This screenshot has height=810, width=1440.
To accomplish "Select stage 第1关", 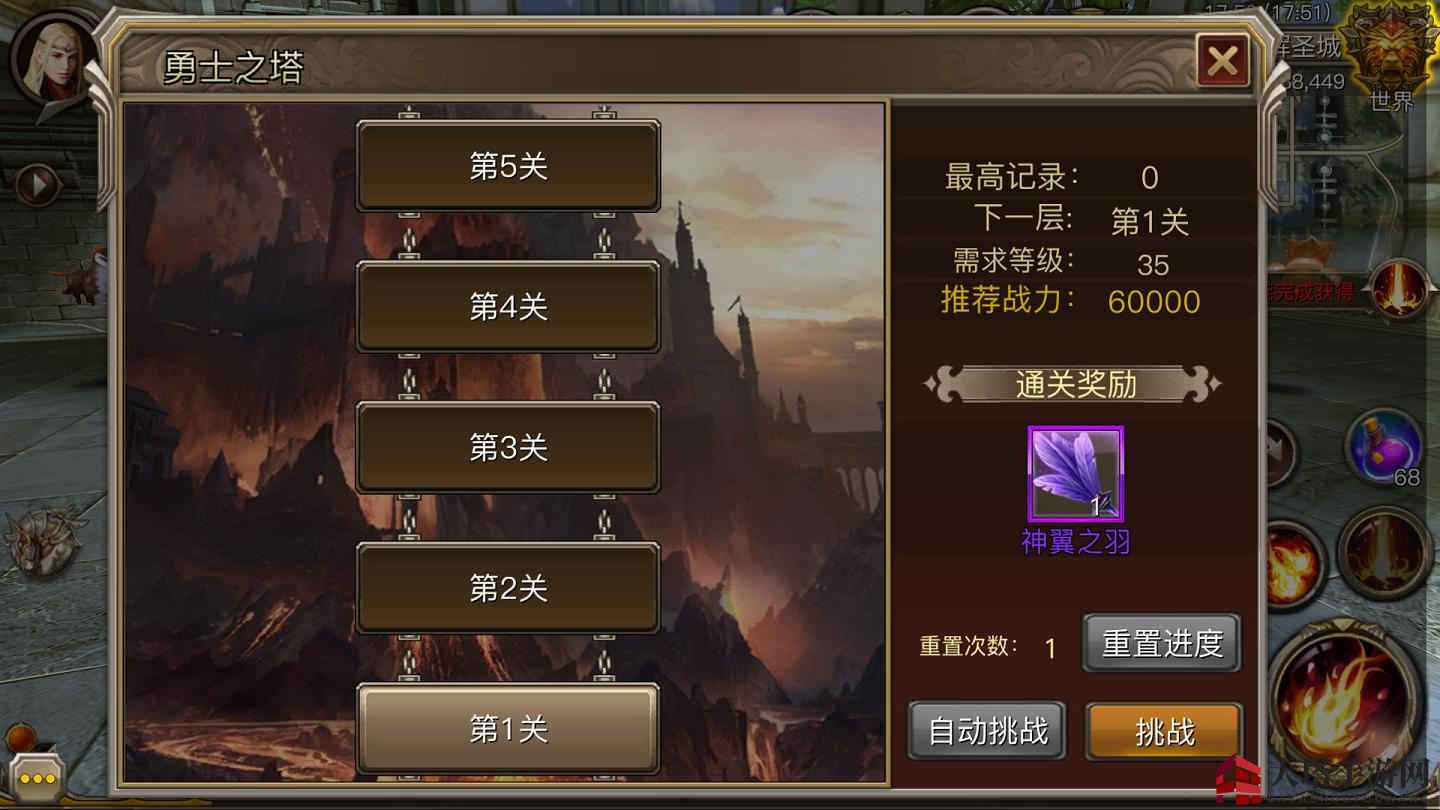I will (508, 730).
